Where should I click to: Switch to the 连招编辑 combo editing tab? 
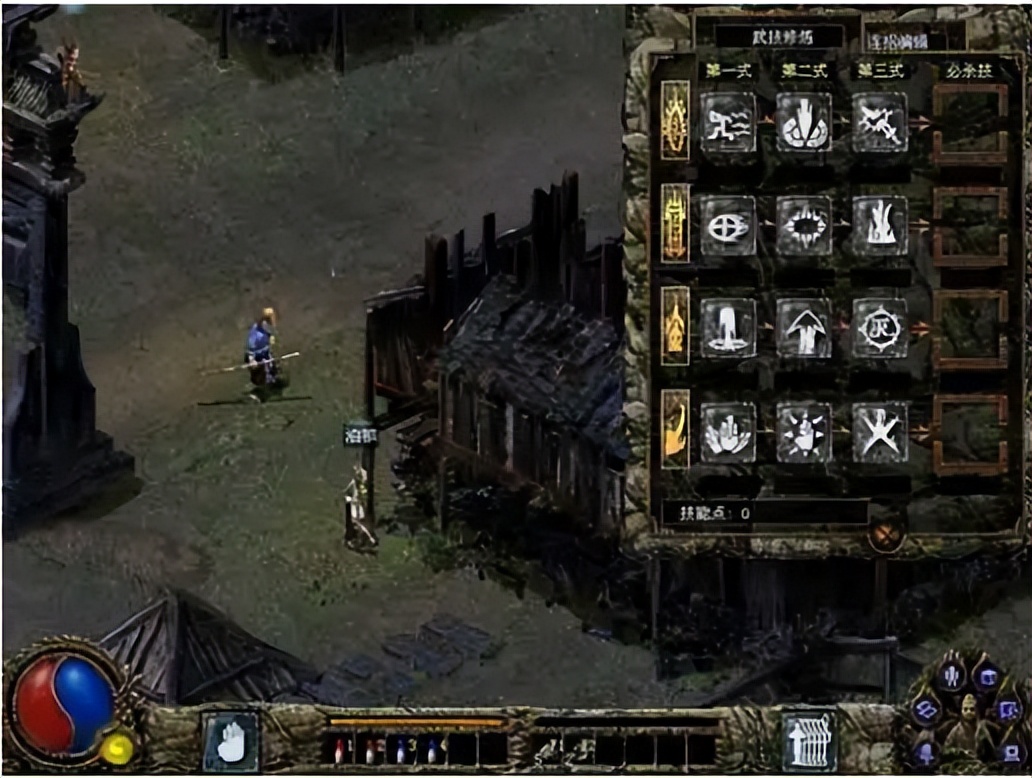point(906,41)
